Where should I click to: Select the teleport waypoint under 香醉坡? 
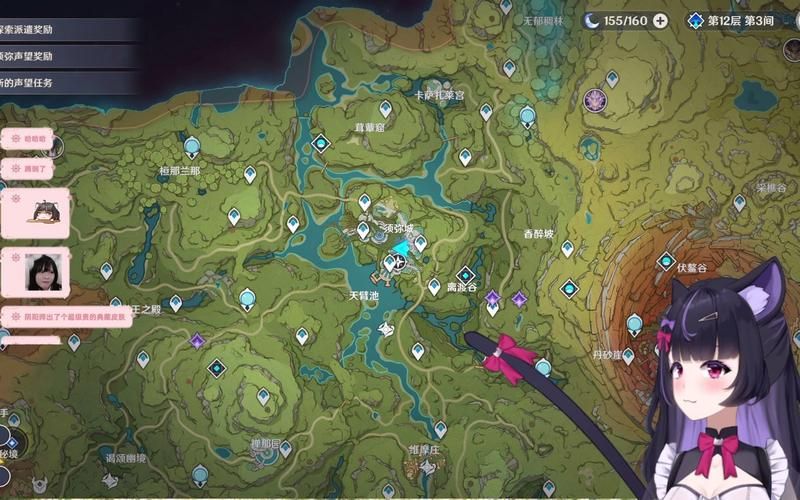(x=567, y=248)
